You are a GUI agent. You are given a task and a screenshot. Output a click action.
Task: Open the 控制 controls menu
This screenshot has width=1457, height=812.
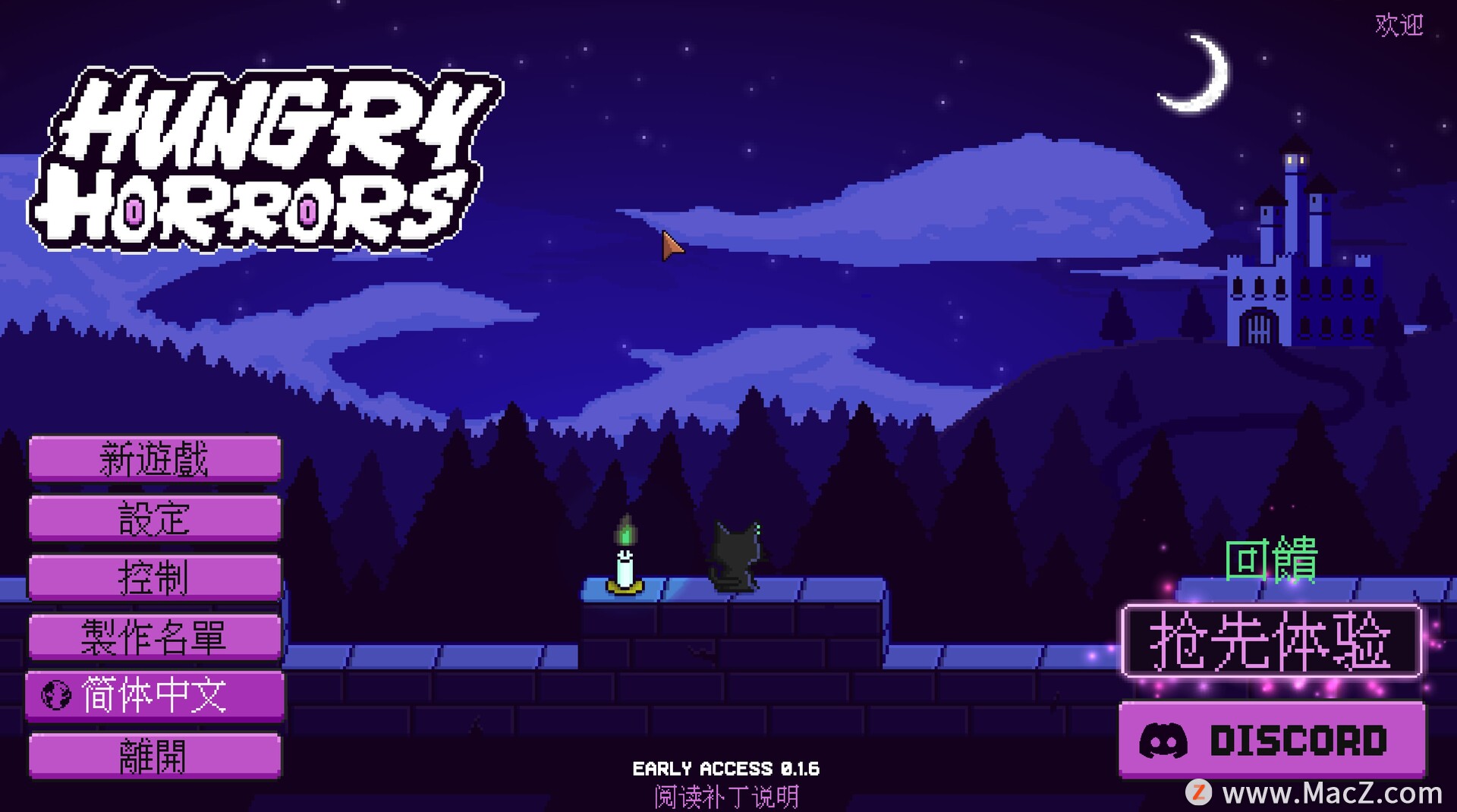[x=155, y=578]
